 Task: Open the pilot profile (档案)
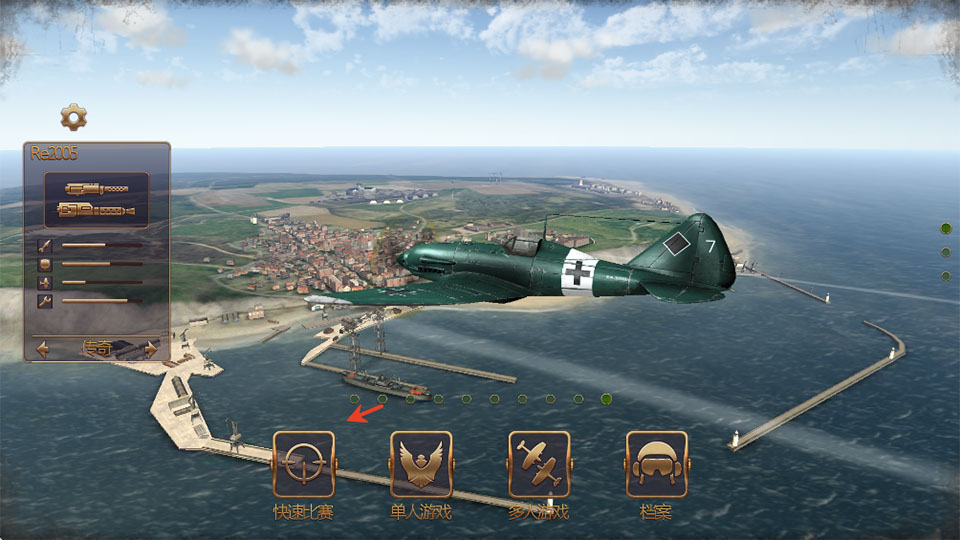(656, 464)
